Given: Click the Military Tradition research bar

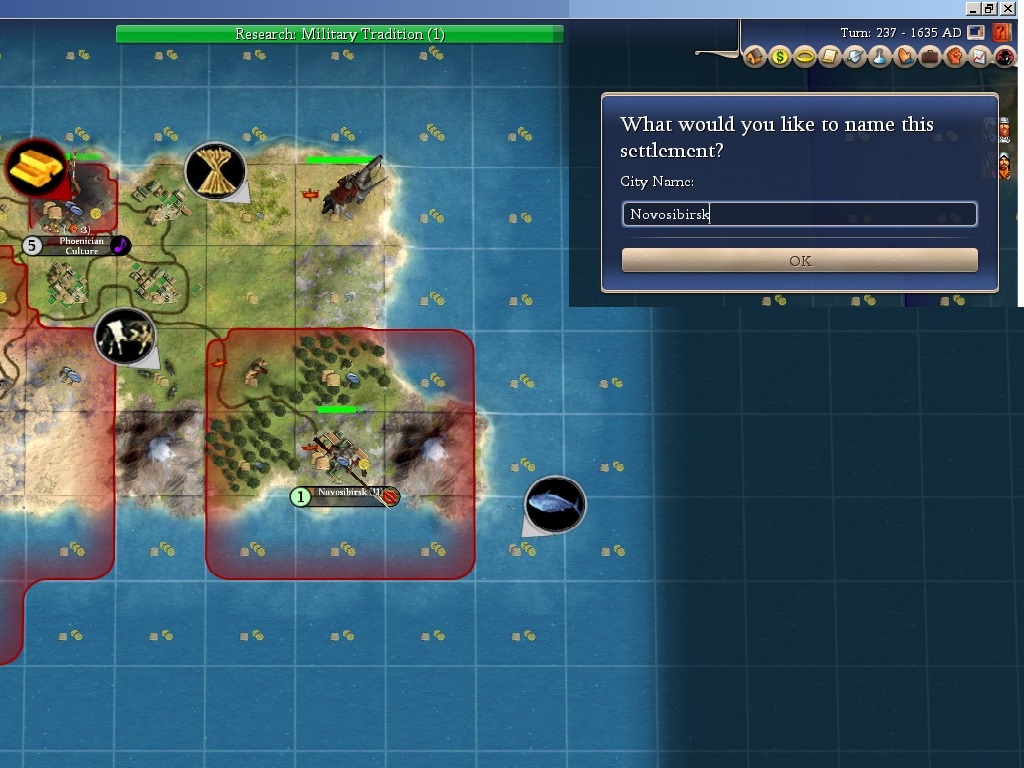Looking at the screenshot, I should pos(340,34).
